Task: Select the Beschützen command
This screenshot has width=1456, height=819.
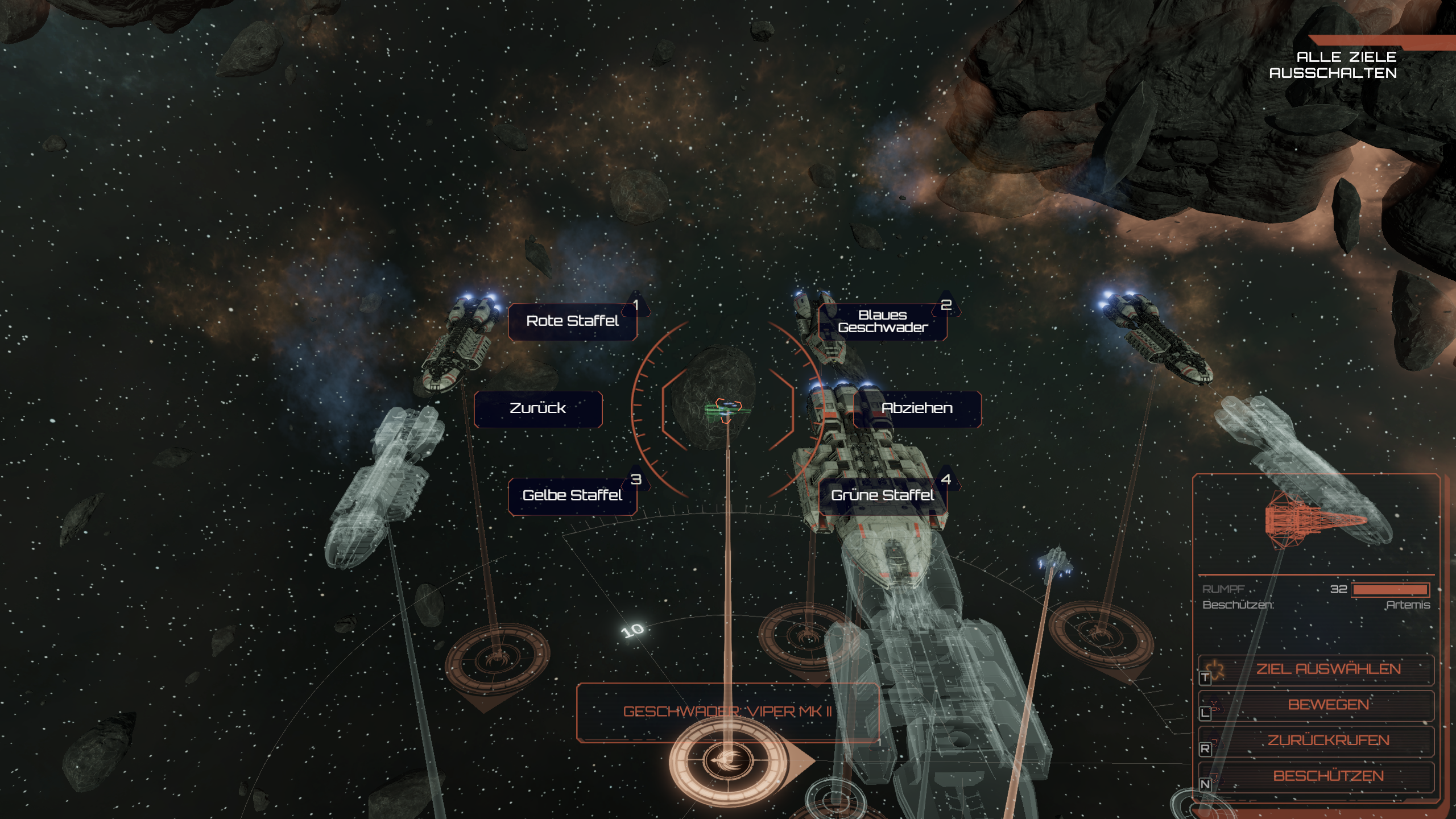Action: click(x=1327, y=776)
